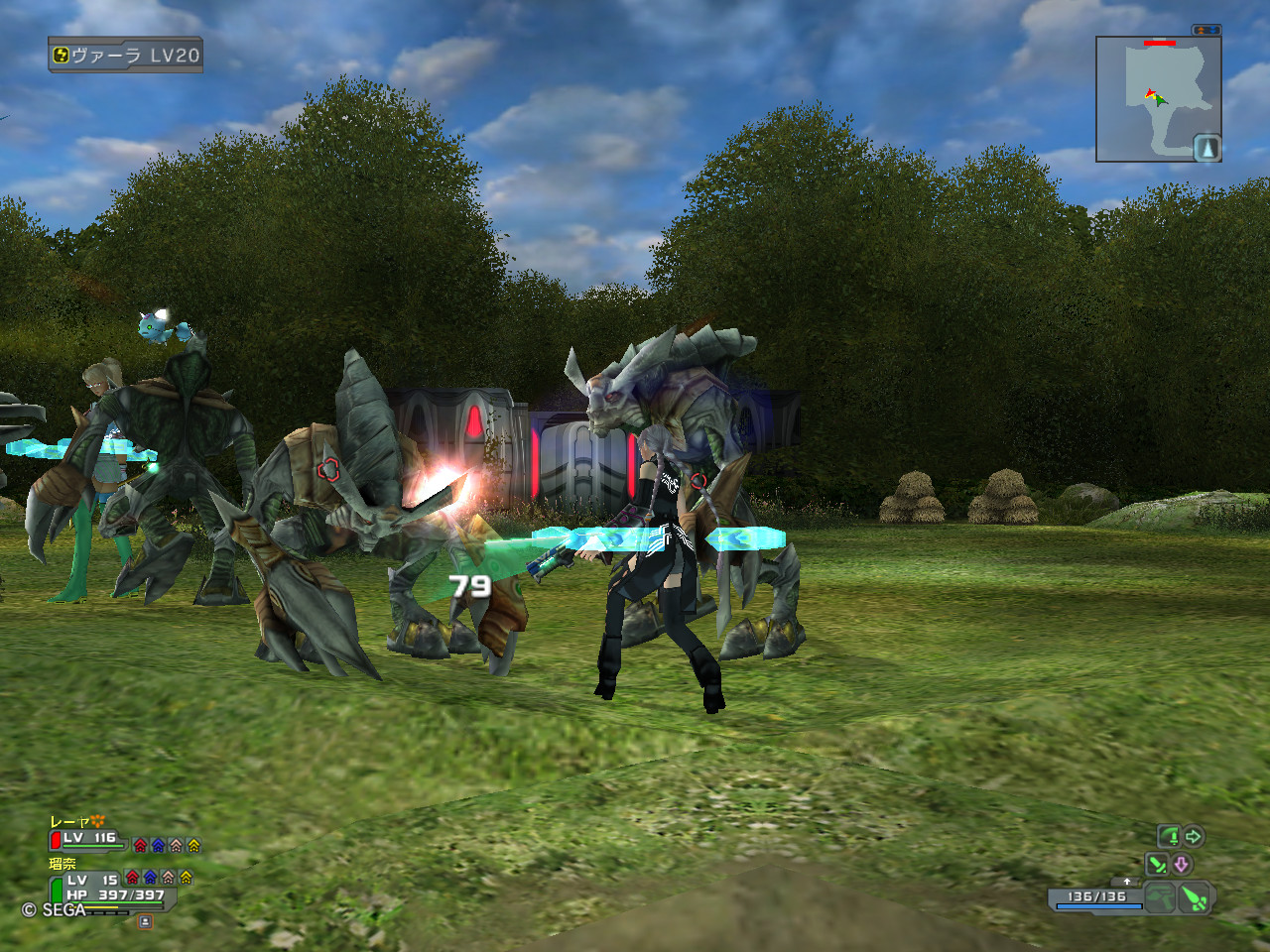The width and height of the screenshot is (1270, 952).
Task: Select the ヴァーラ LV20 enemy target label
Action: 126,56
